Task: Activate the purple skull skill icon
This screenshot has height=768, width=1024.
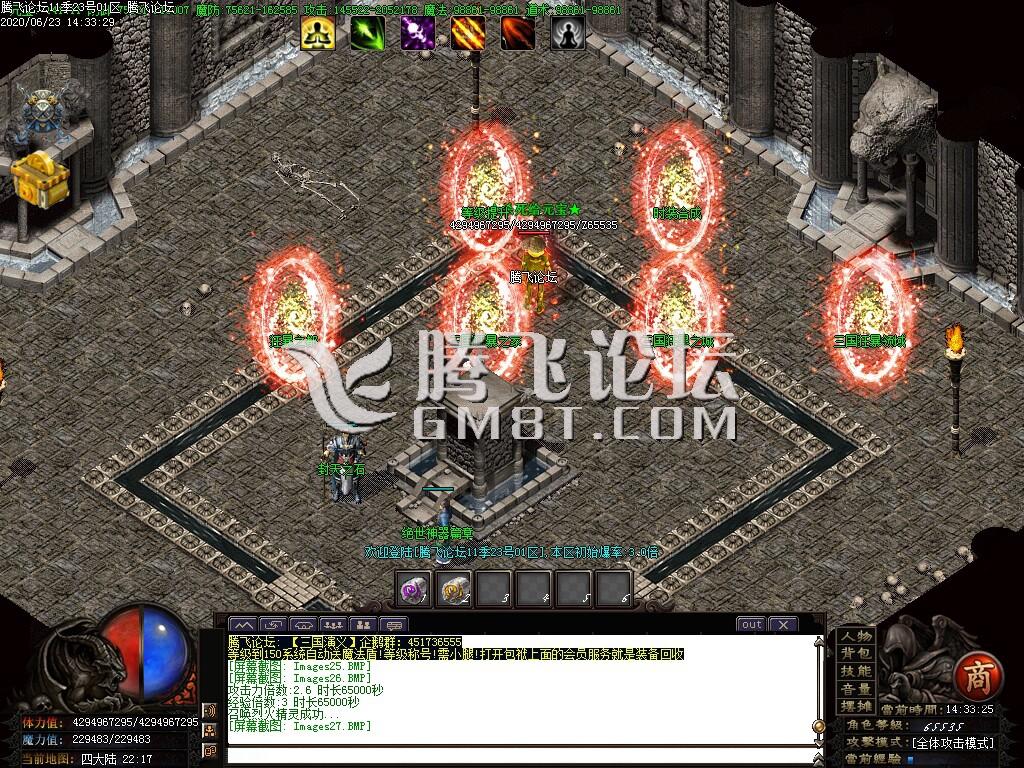Action: [417, 33]
